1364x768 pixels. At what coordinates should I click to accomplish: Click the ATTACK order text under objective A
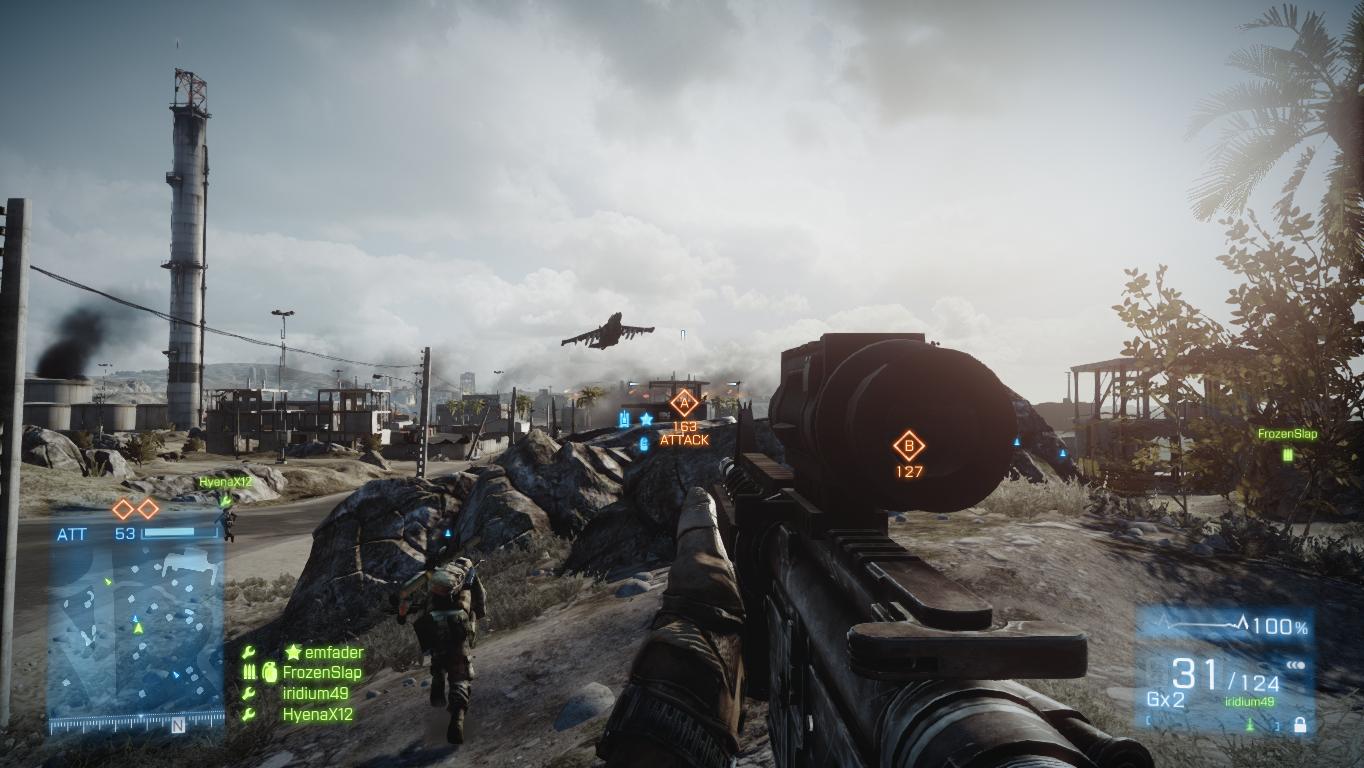click(x=685, y=440)
